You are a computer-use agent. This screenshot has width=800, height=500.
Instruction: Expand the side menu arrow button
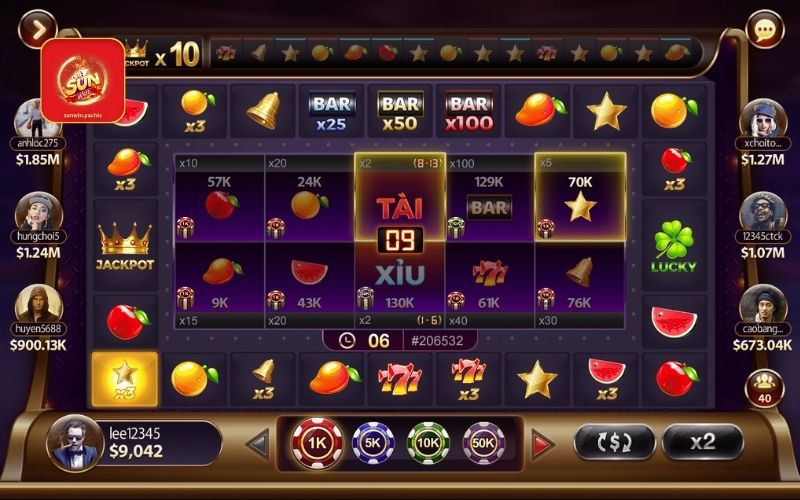(x=37, y=28)
